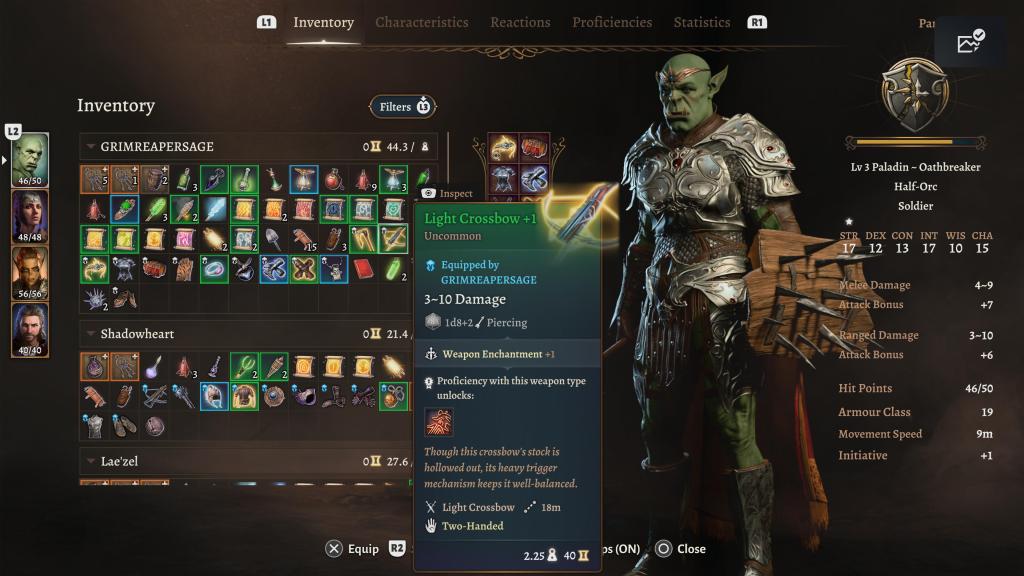Viewport: 1024px width, 576px height.
Task: Open the inventory Filters button
Action: (x=403, y=106)
